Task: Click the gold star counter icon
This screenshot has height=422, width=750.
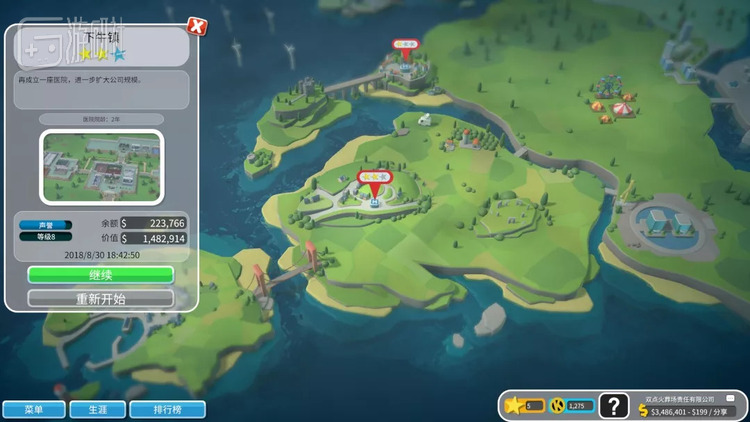Action: (515, 405)
